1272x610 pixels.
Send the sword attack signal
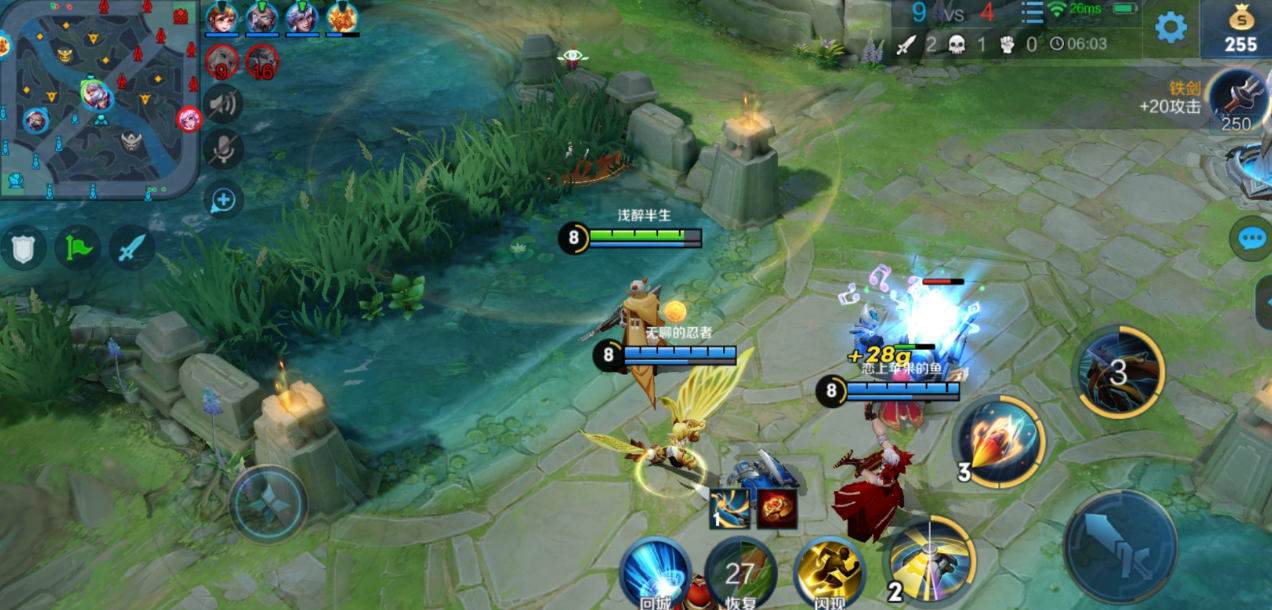coord(132,247)
